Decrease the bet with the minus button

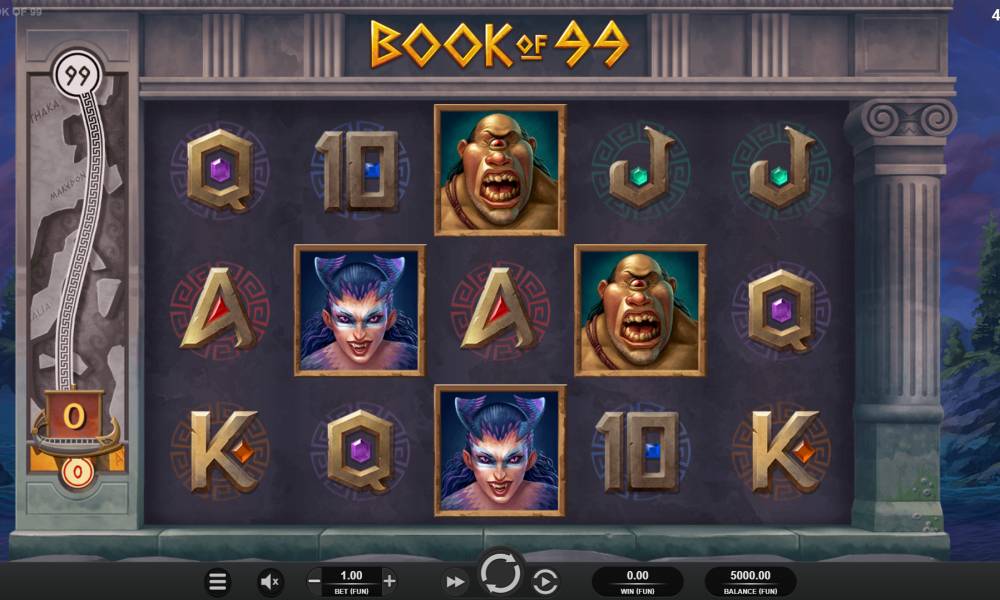tap(314, 580)
